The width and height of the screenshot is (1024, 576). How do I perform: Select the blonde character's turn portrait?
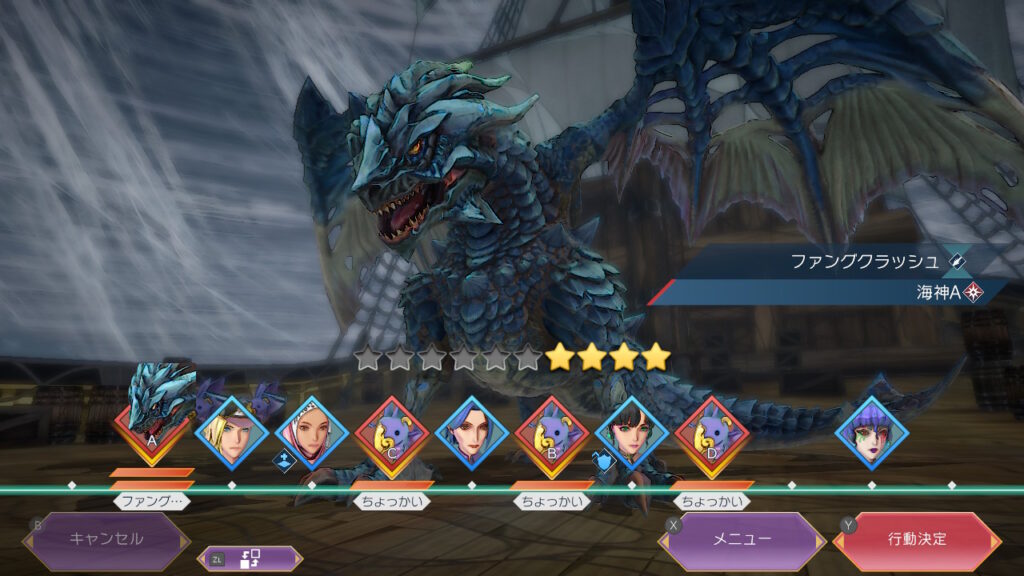click(231, 432)
